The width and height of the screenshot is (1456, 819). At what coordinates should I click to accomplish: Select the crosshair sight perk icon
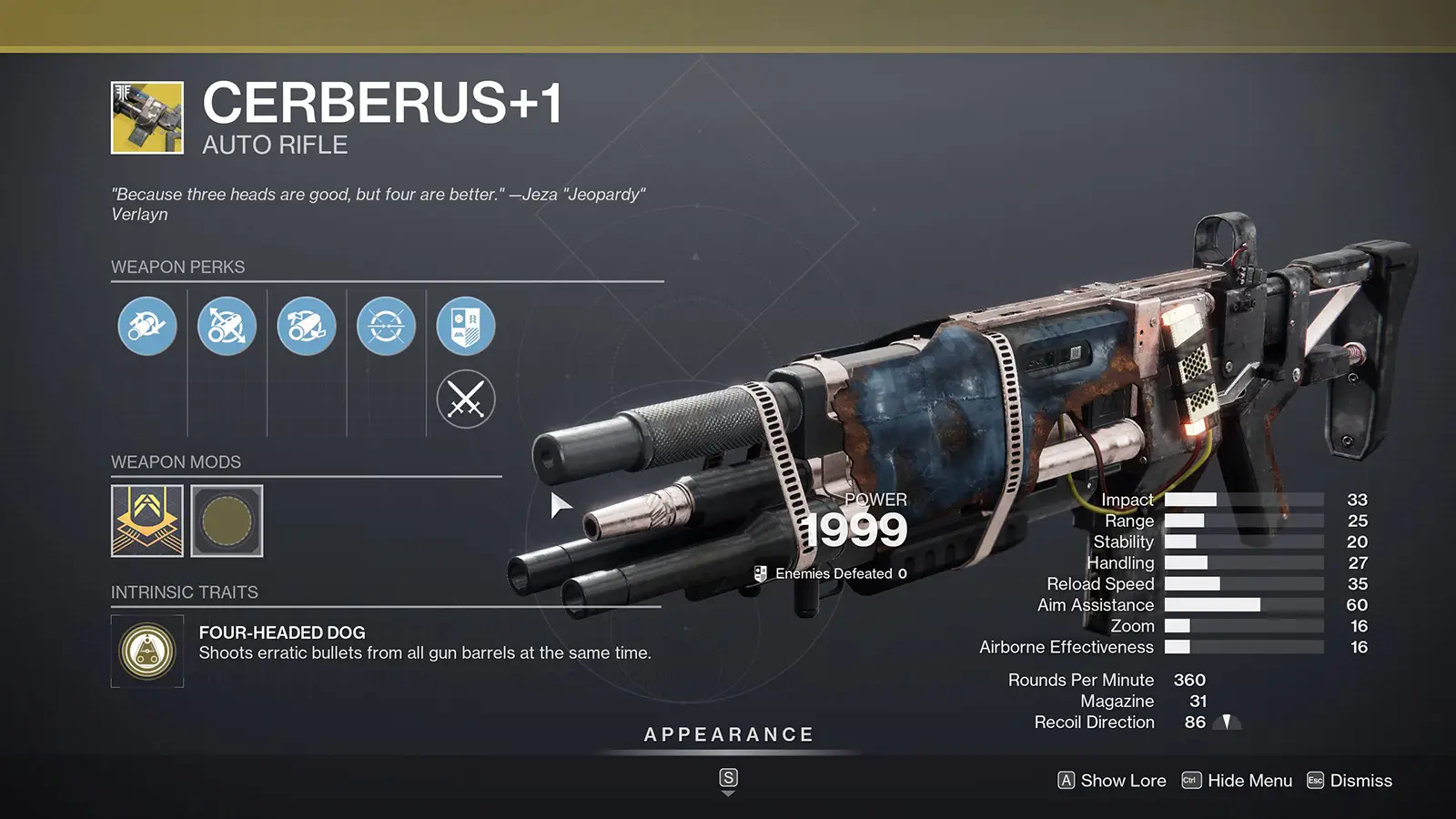pyautogui.click(x=385, y=326)
